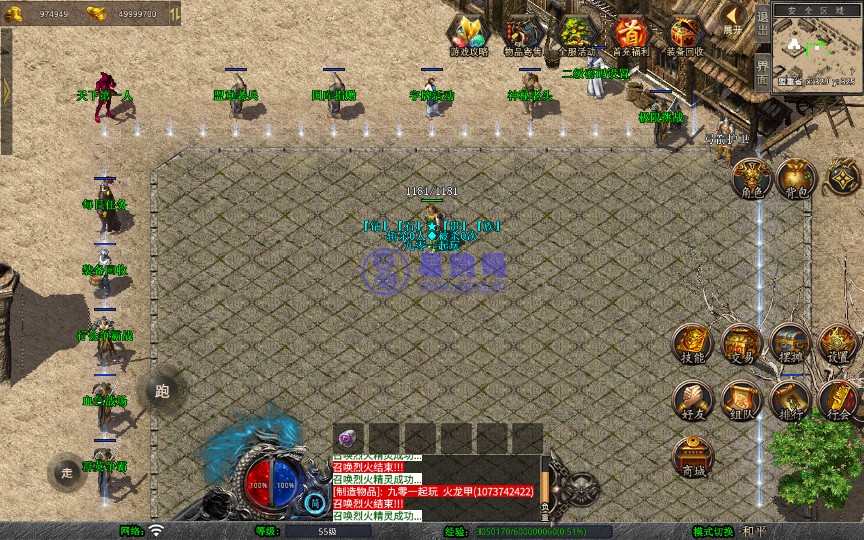
Task: Open the 排行 rankings menu
Action: click(x=789, y=400)
